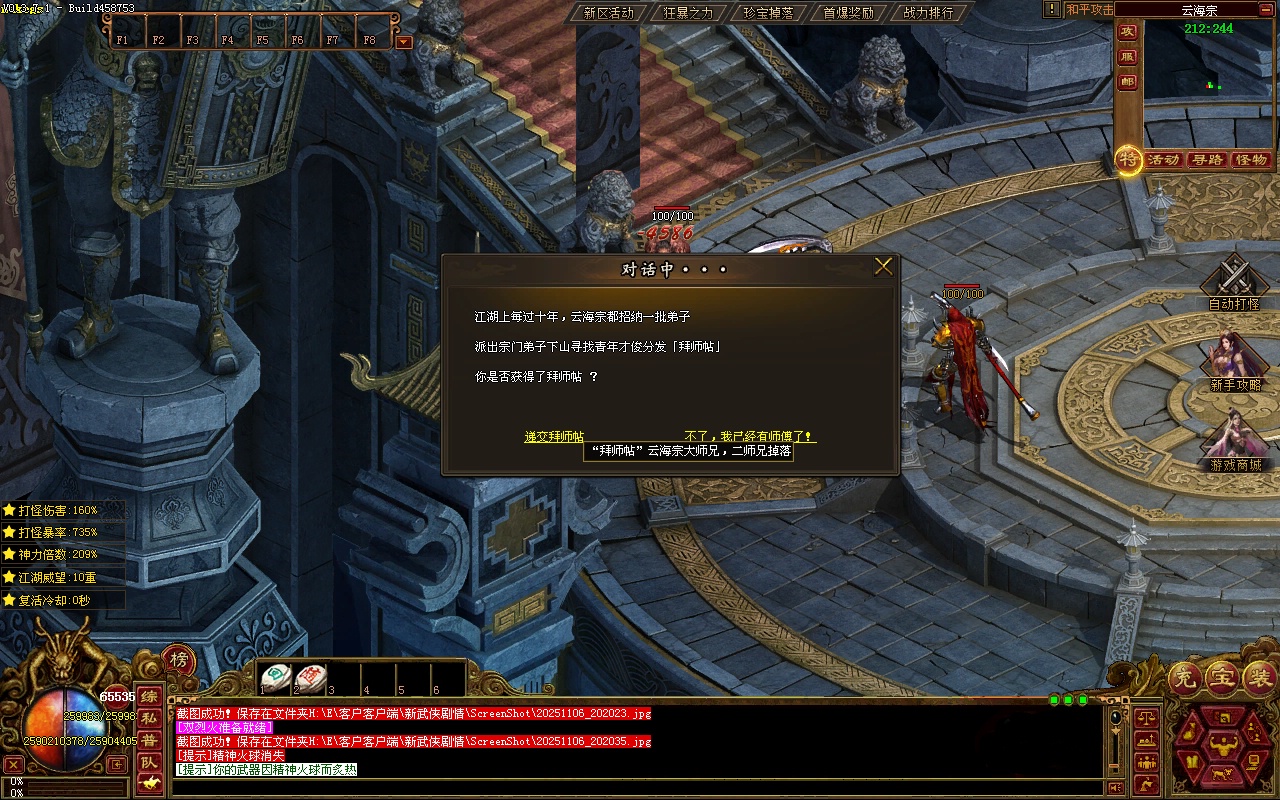Open the 新区活动 menu

(608, 13)
